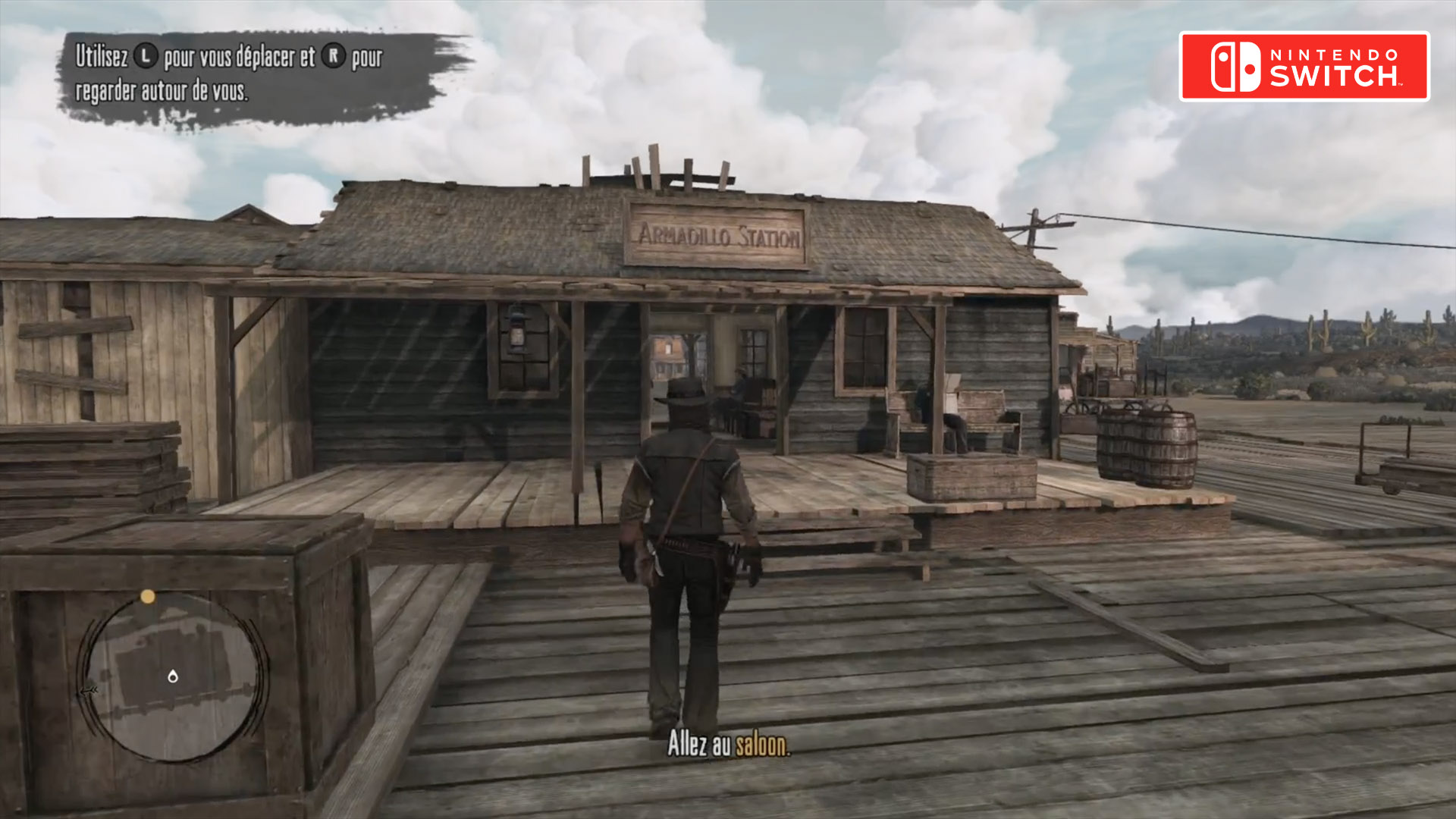Click the Nintendo Switch logo badge
The width and height of the screenshot is (1456, 819).
1304,66
